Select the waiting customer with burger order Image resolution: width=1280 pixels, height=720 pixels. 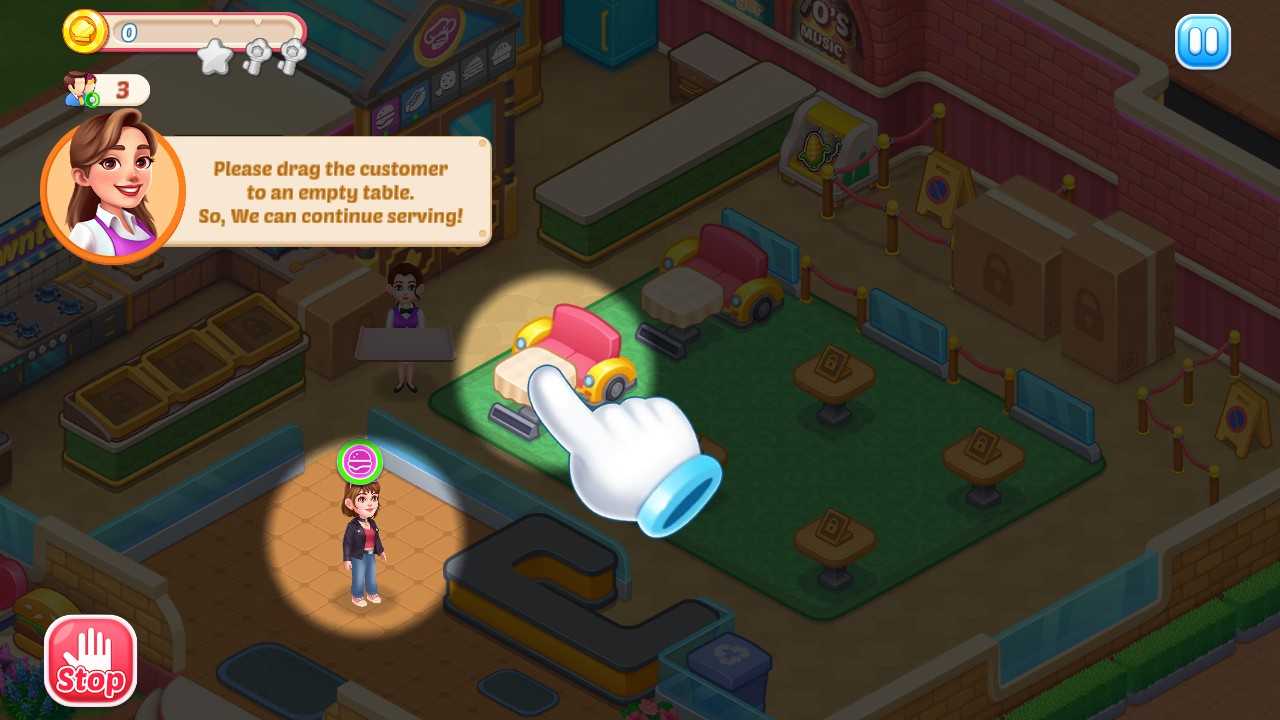coord(362,540)
